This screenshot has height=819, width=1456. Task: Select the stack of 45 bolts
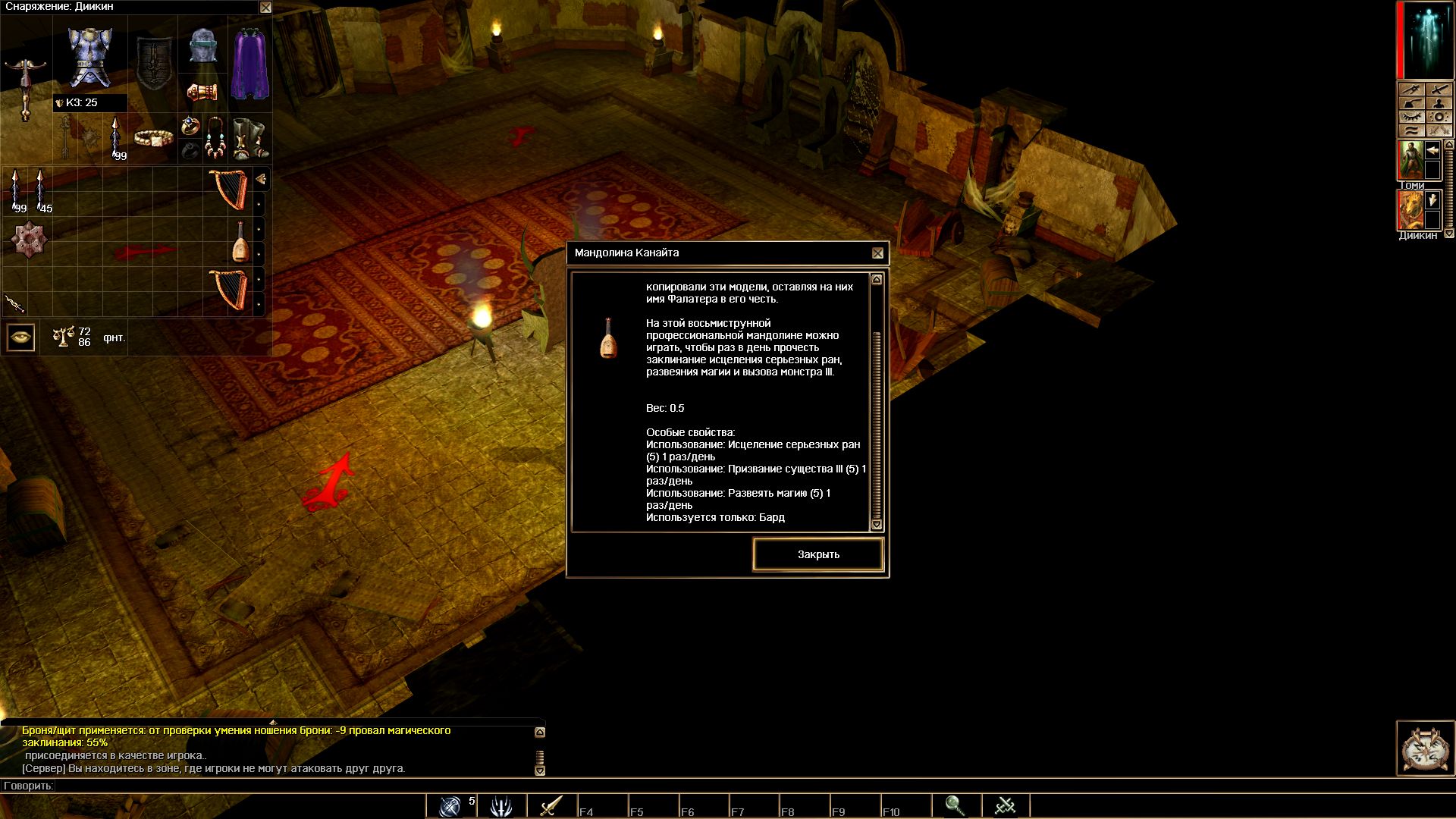point(41,190)
